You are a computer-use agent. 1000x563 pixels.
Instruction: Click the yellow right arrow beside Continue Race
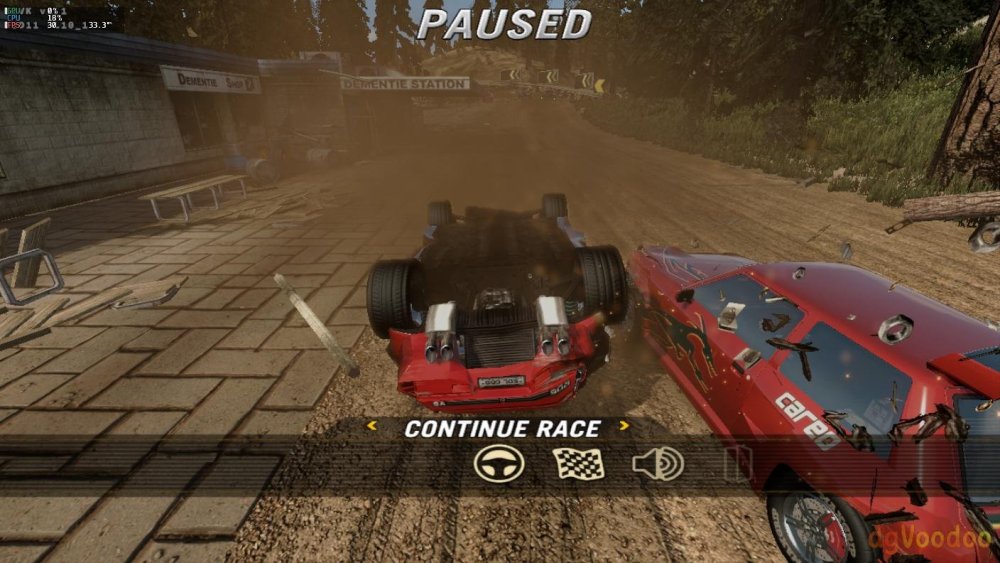coord(624,427)
